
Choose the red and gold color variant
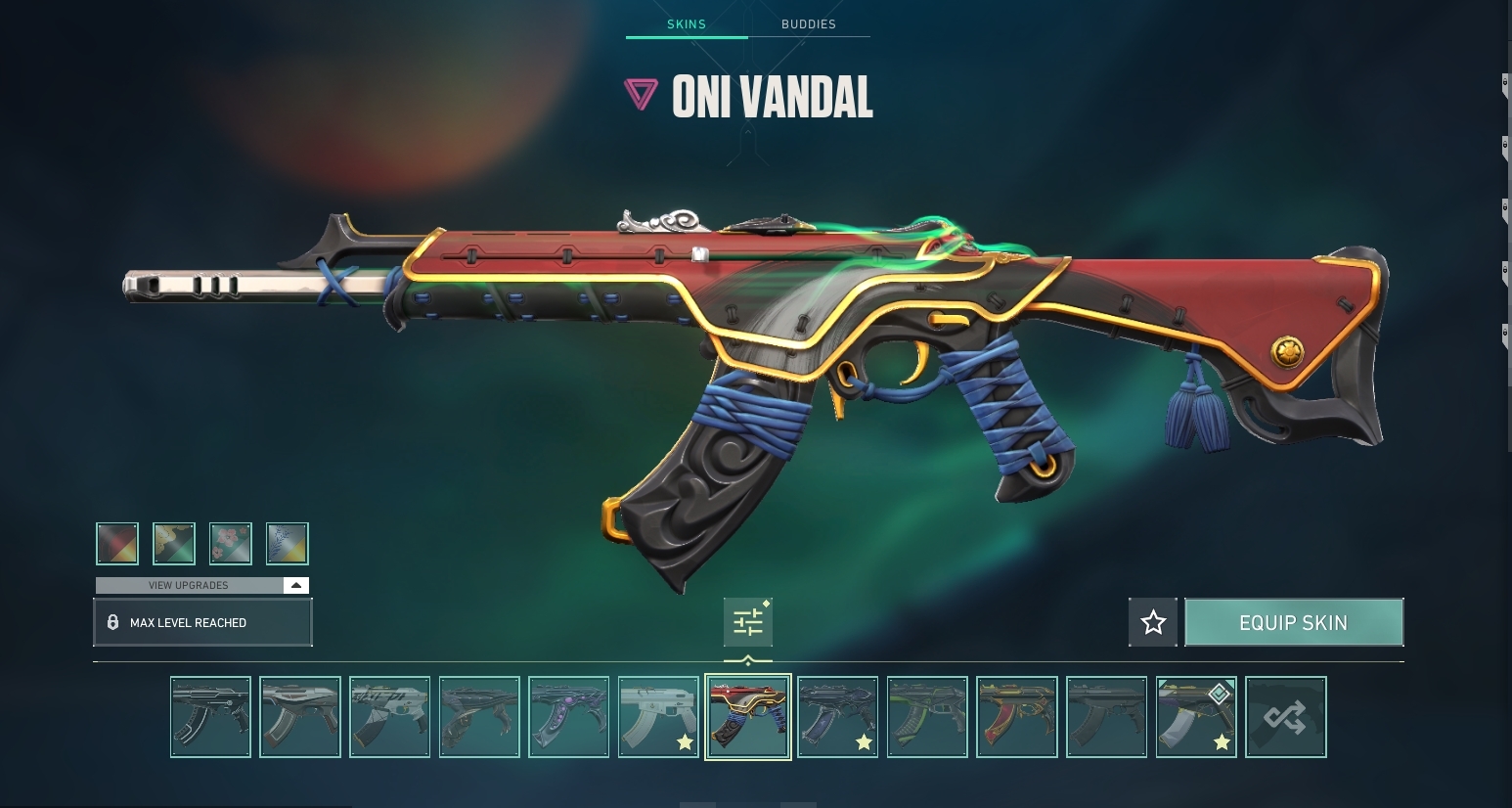coord(117,544)
